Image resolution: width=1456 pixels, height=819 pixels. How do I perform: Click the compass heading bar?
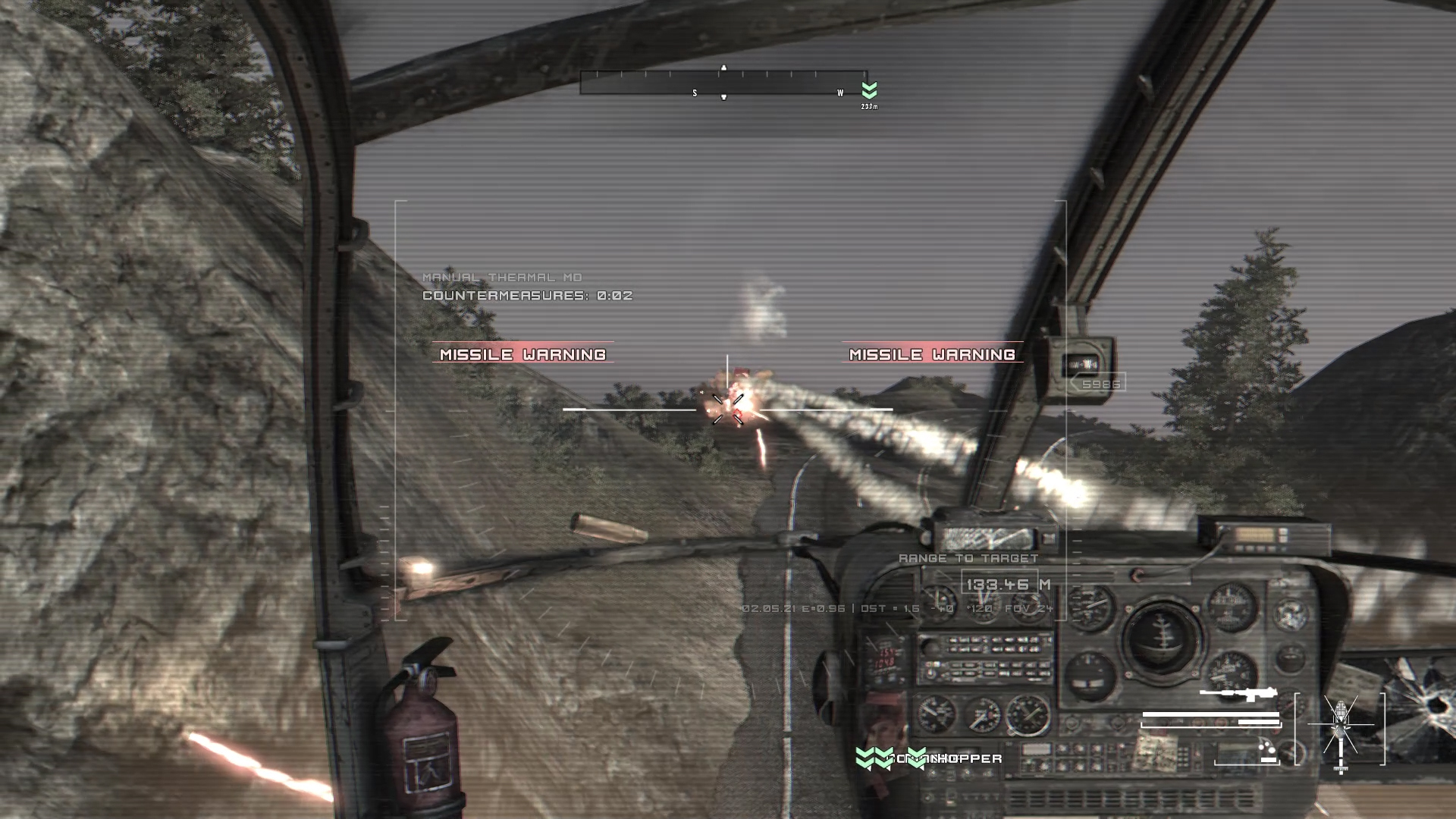click(723, 83)
